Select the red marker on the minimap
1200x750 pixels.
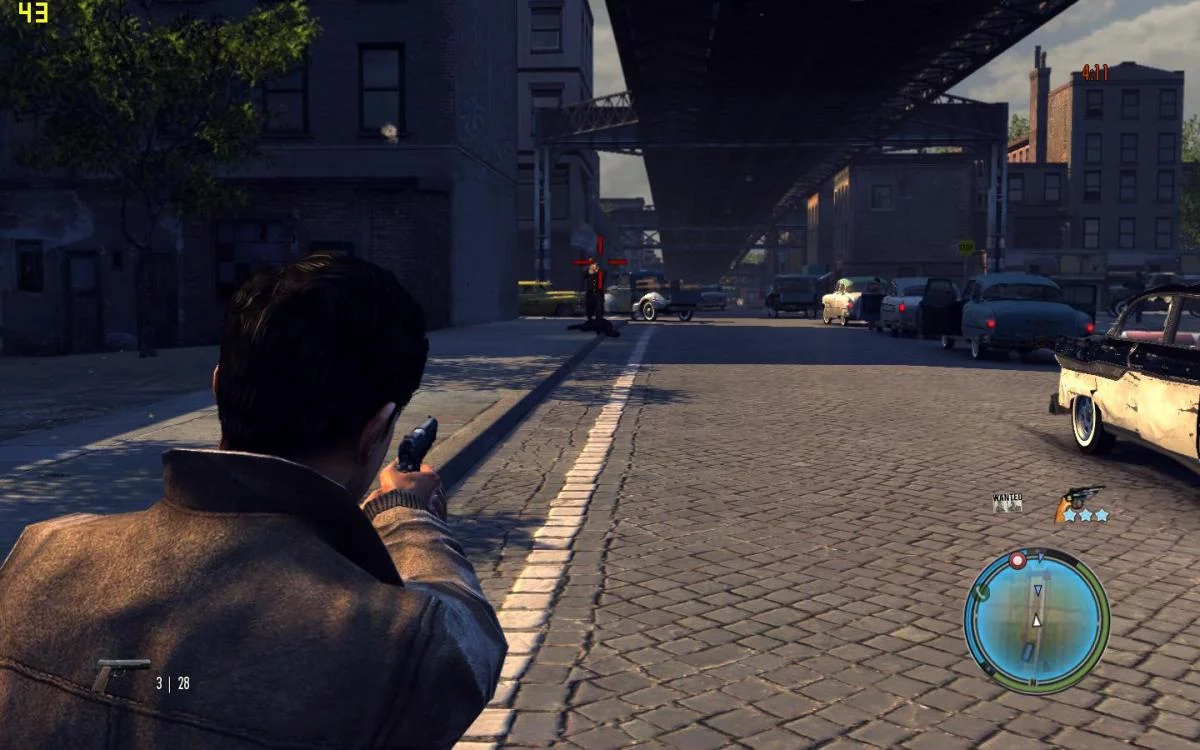pyautogui.click(x=1017, y=561)
